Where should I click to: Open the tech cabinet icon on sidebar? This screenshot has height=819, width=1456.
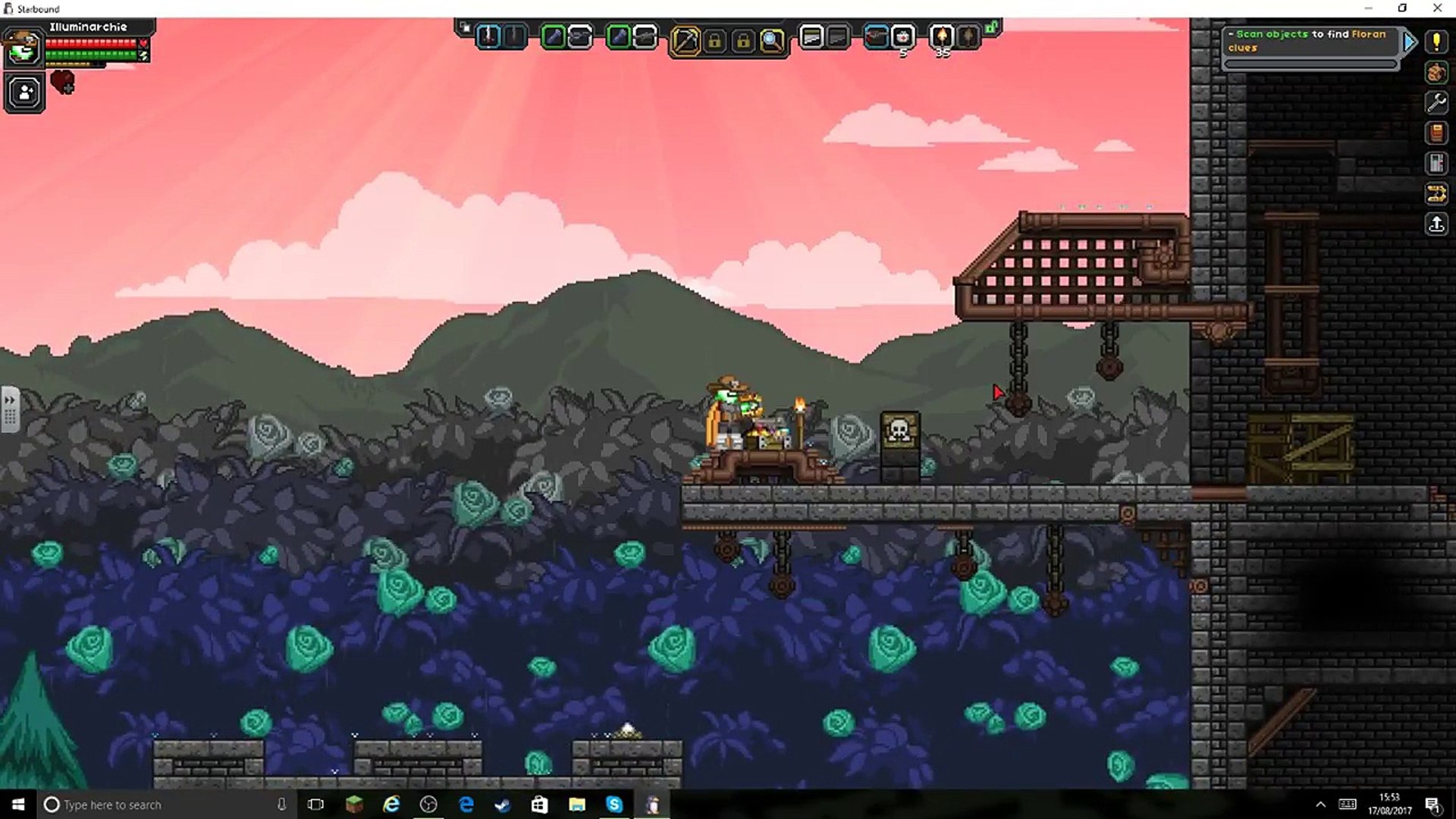tap(1436, 163)
